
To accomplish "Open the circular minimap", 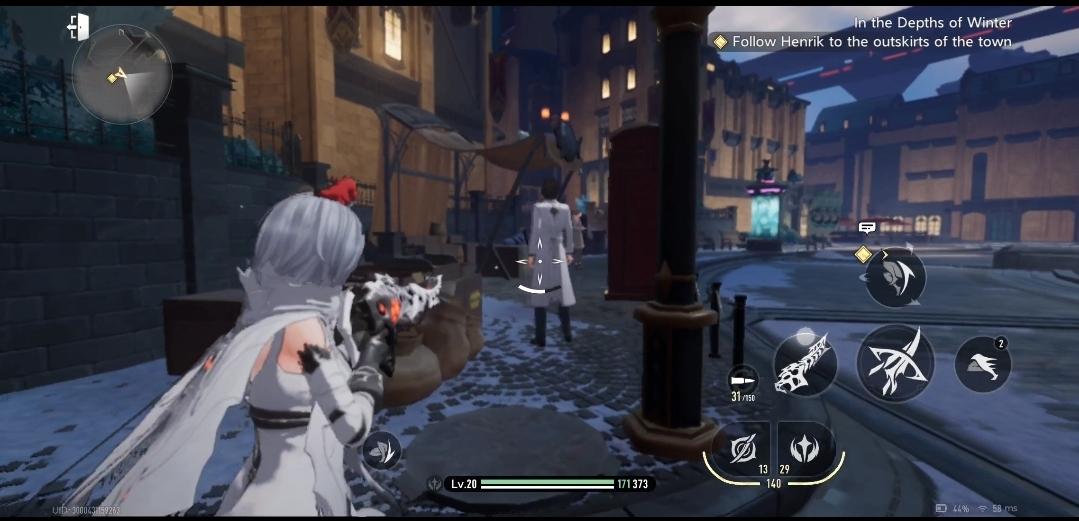I will pos(121,74).
